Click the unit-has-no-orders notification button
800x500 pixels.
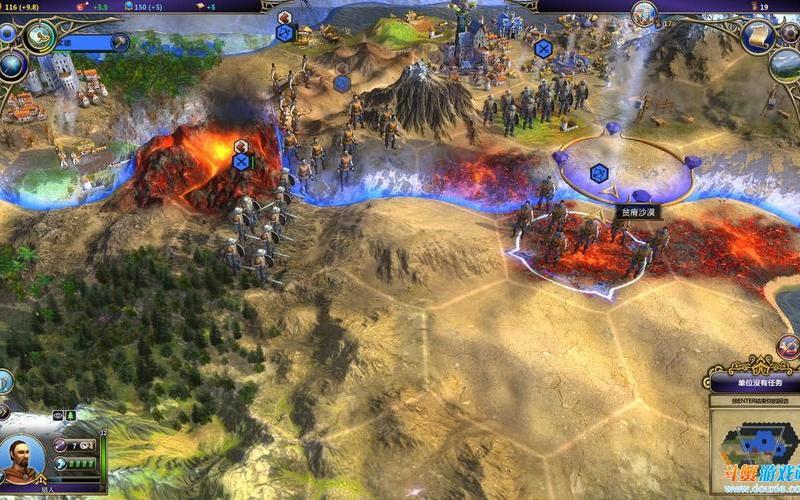click(754, 382)
